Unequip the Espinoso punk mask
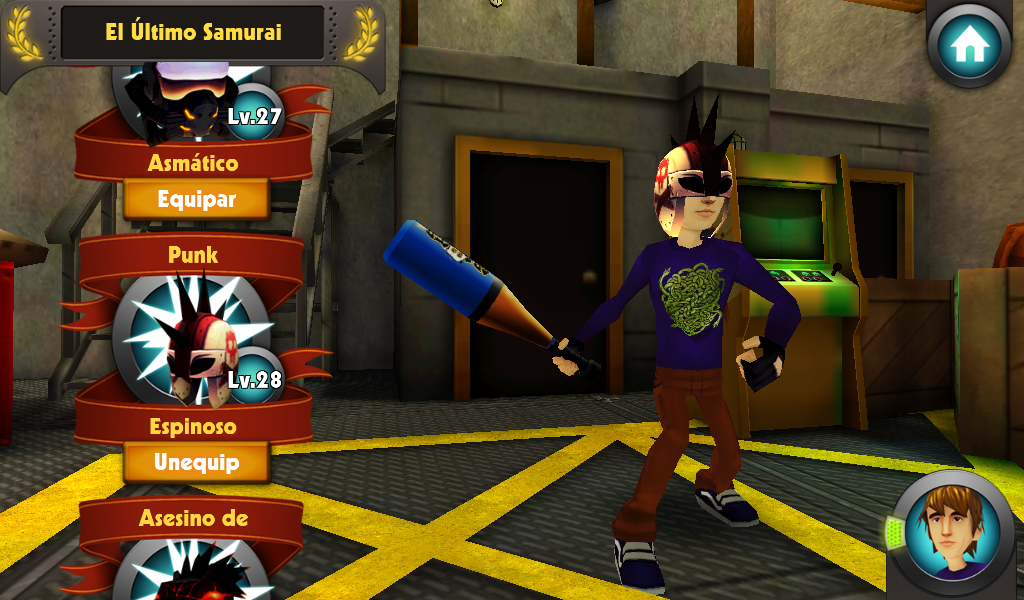Viewport: 1024px width, 600px height. coord(196,463)
